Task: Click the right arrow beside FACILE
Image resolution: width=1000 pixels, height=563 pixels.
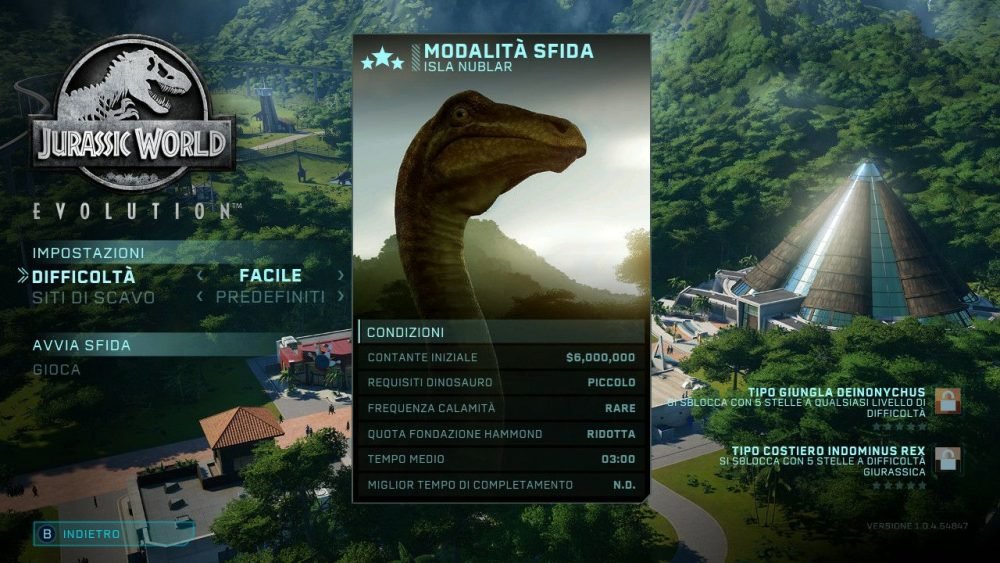Action: [x=341, y=276]
